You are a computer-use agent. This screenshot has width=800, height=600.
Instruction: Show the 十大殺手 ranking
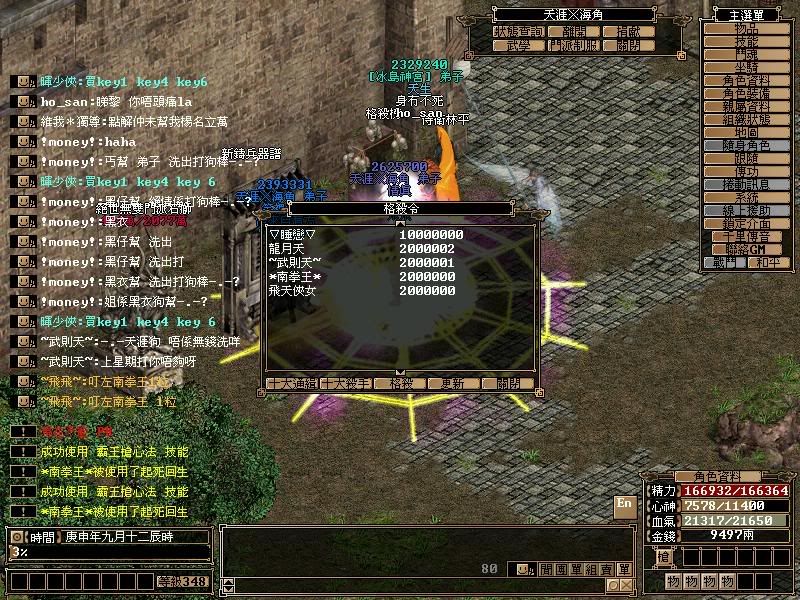click(x=345, y=383)
